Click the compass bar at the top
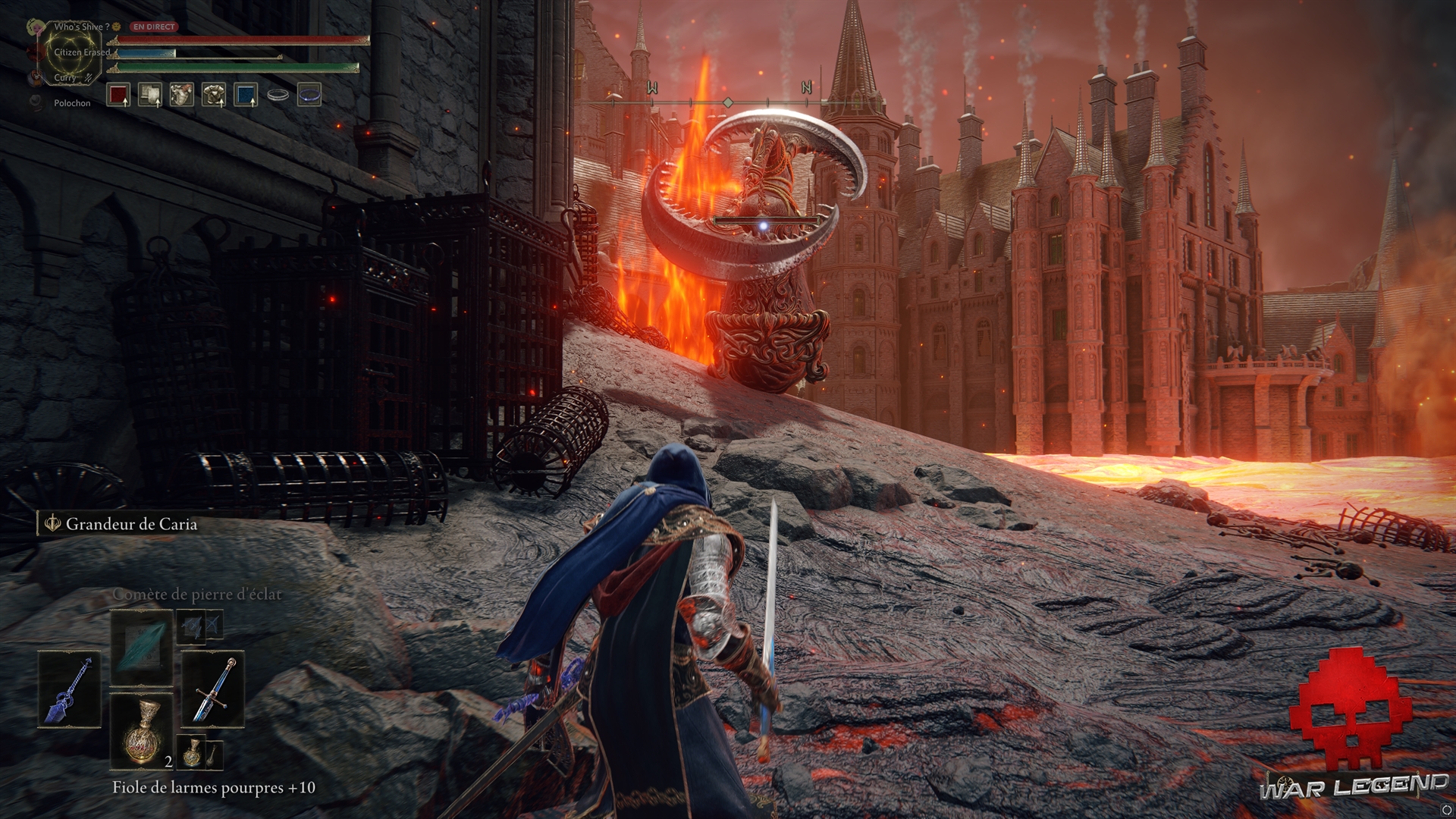1456x819 pixels. (728, 102)
